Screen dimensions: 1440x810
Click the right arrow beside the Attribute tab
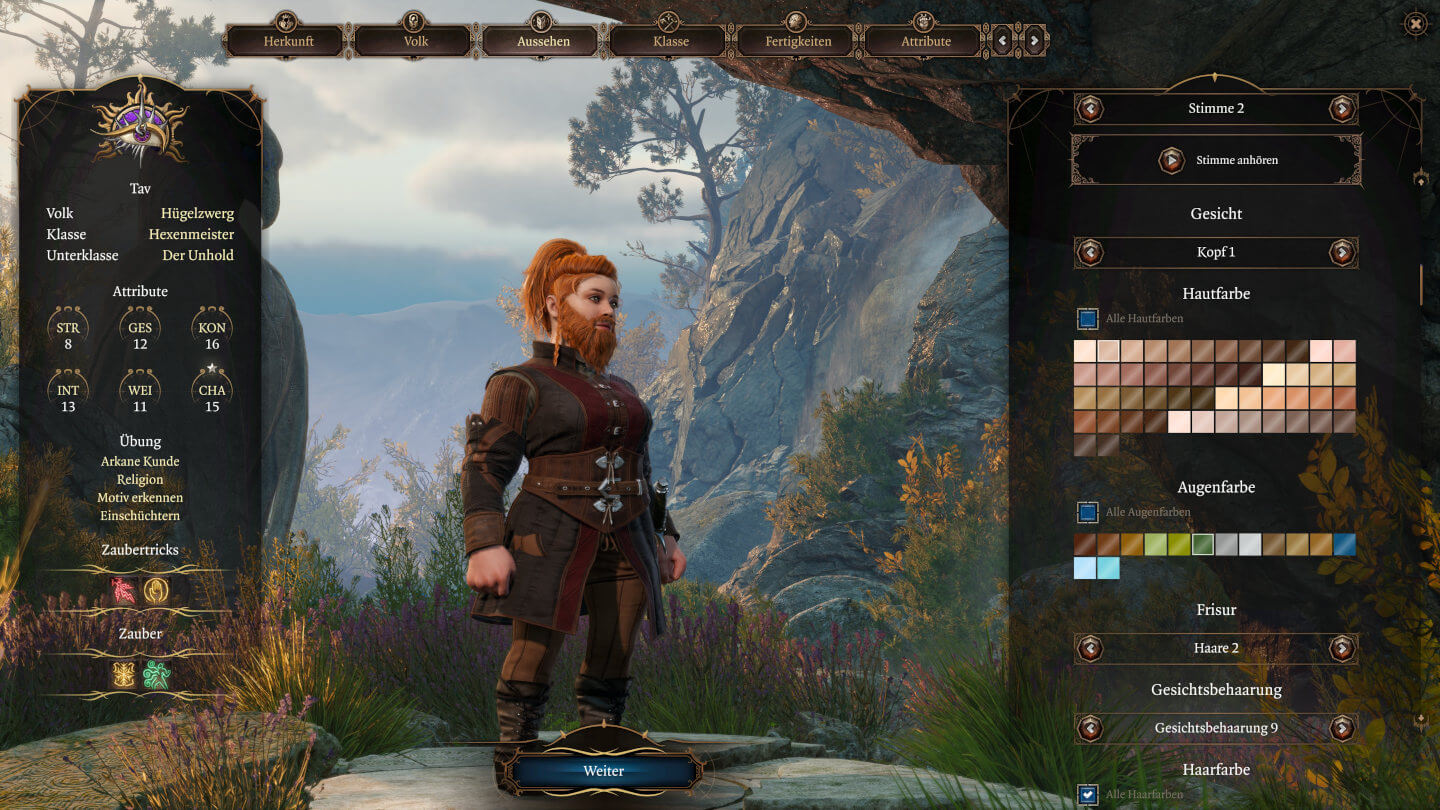click(1034, 41)
